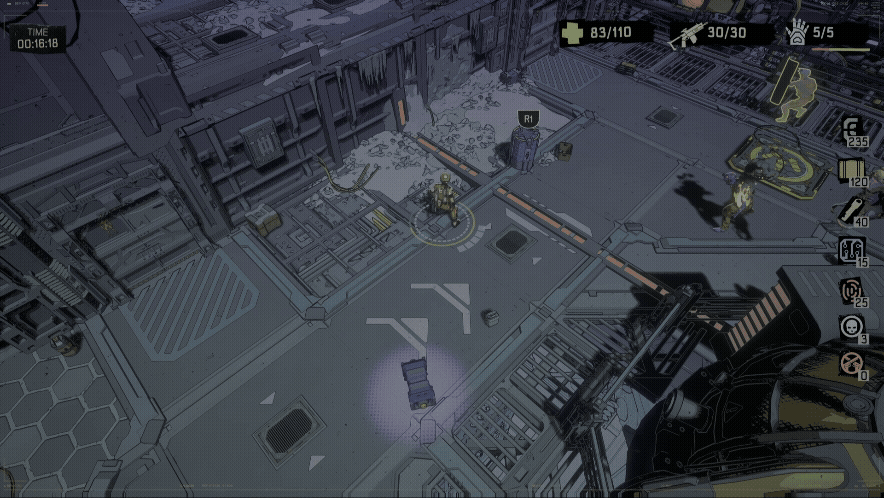Select the credits icon showing 235
The width and height of the screenshot is (884, 498).
coord(852,129)
